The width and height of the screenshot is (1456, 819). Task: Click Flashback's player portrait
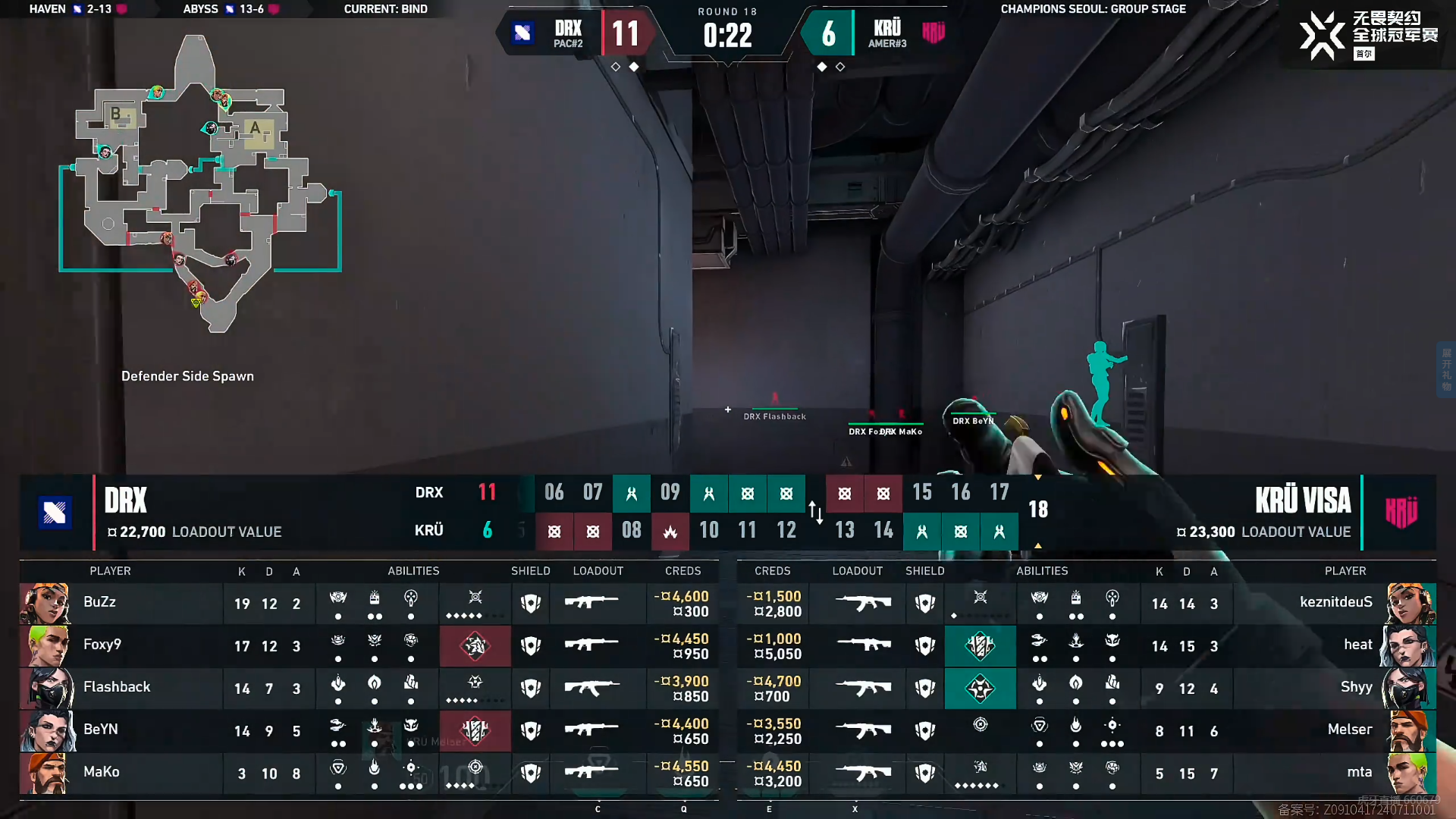47,689
